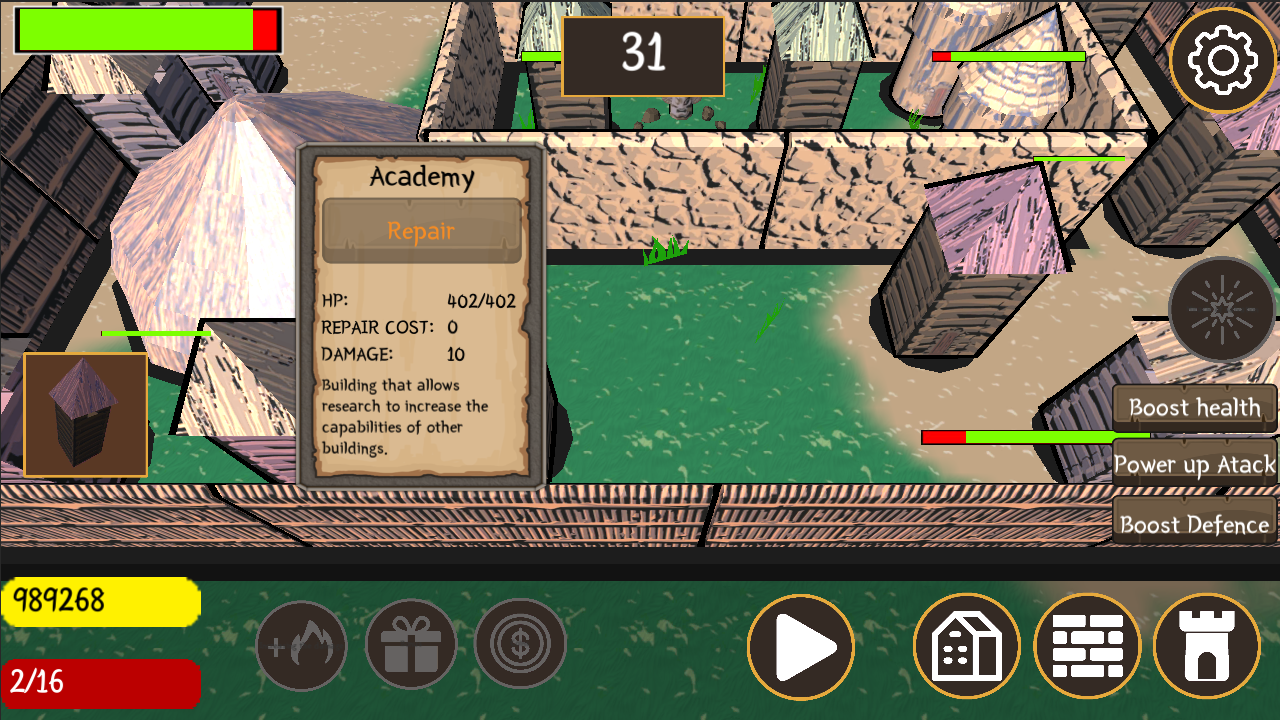Click the HP 402/402 stat line
The height and width of the screenshot is (720, 1280).
[421, 300]
